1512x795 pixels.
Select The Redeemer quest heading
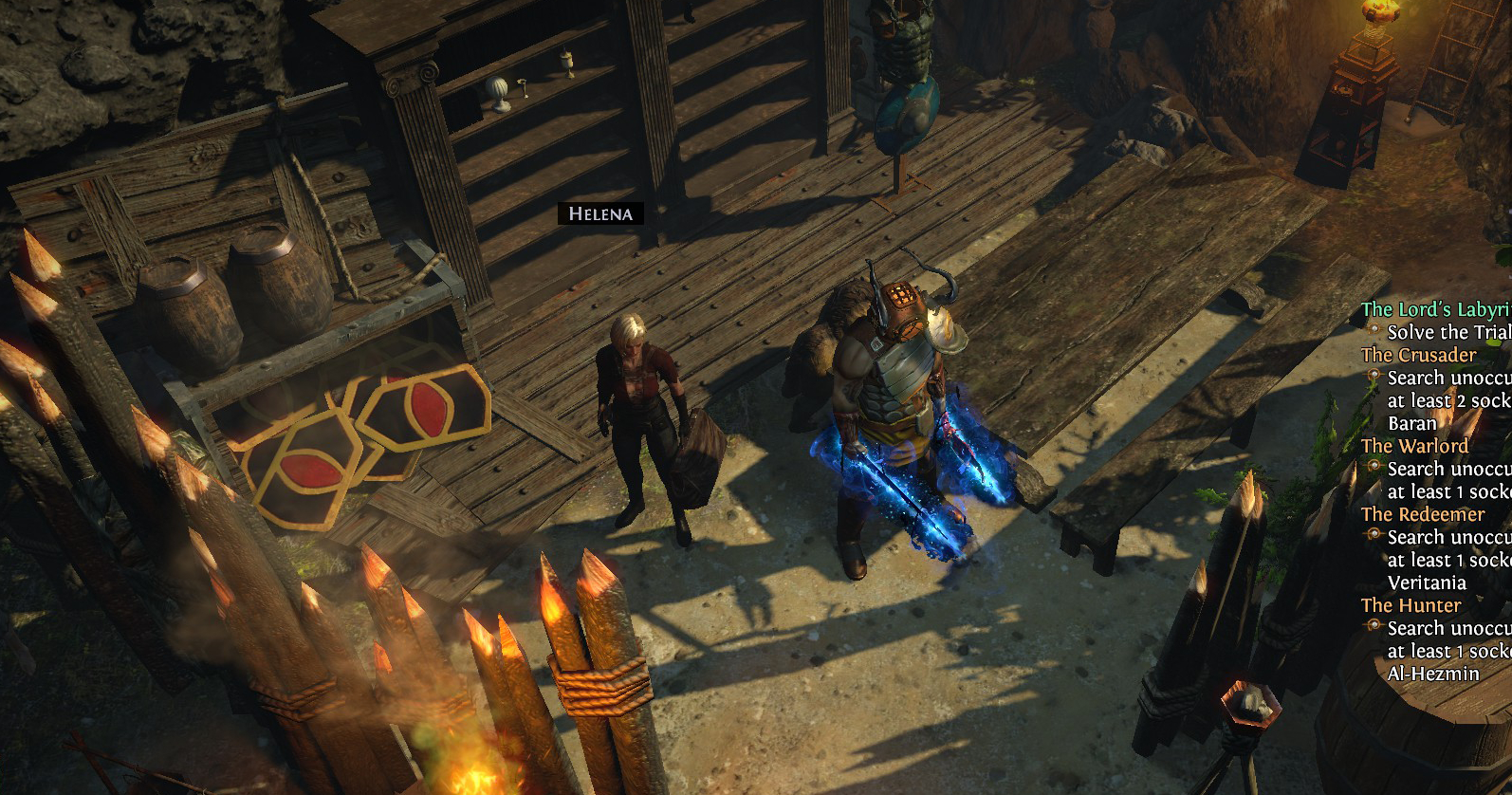(x=1422, y=514)
